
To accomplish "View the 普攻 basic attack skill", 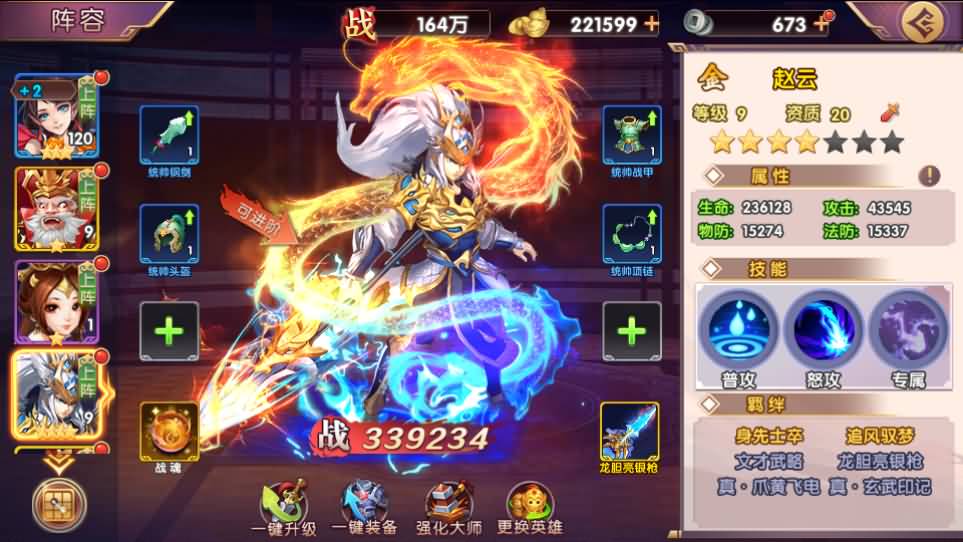I will [x=737, y=328].
